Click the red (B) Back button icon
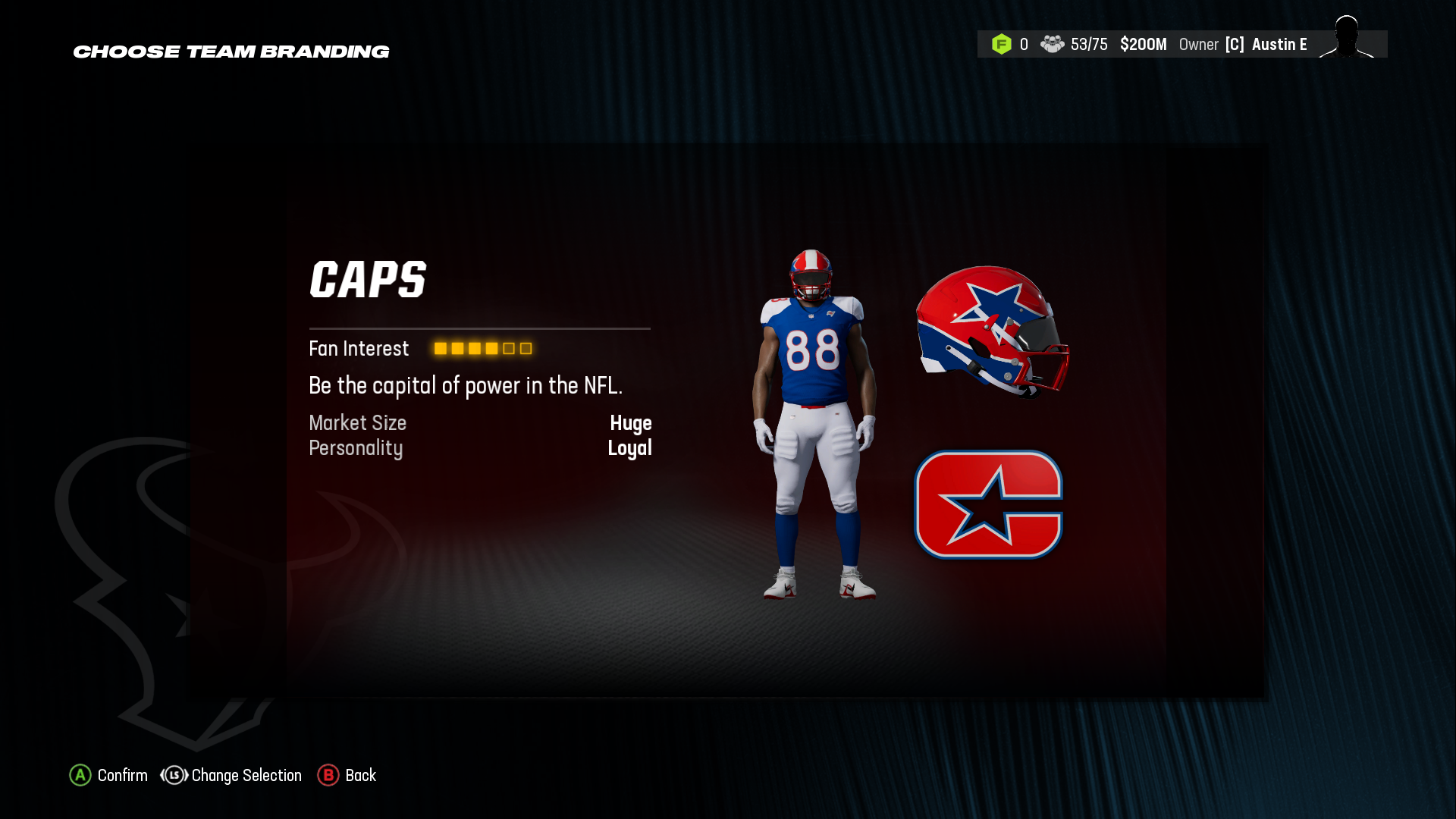Image resolution: width=1456 pixels, height=819 pixels. point(328,775)
